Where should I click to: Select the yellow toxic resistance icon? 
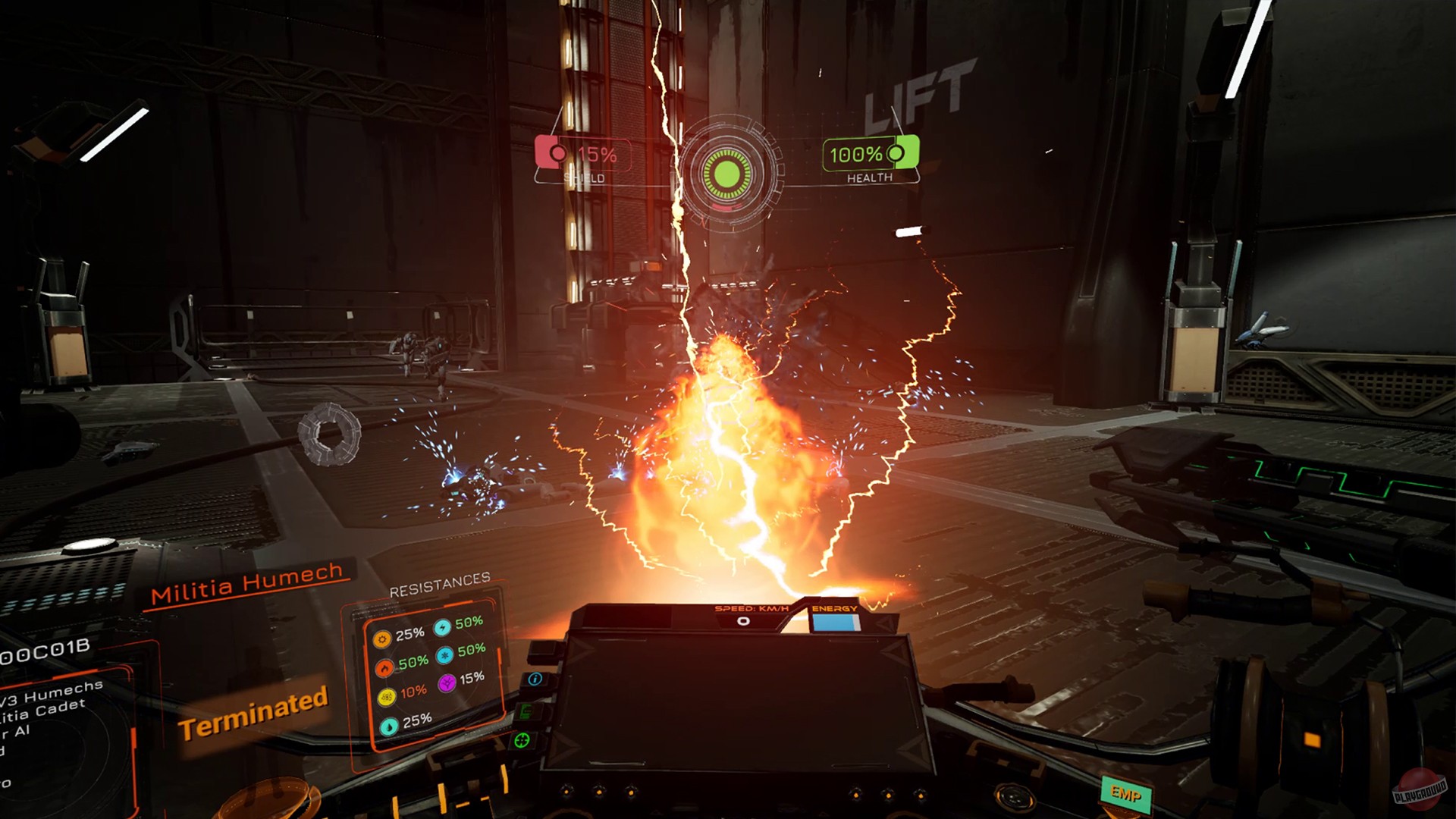[387, 696]
